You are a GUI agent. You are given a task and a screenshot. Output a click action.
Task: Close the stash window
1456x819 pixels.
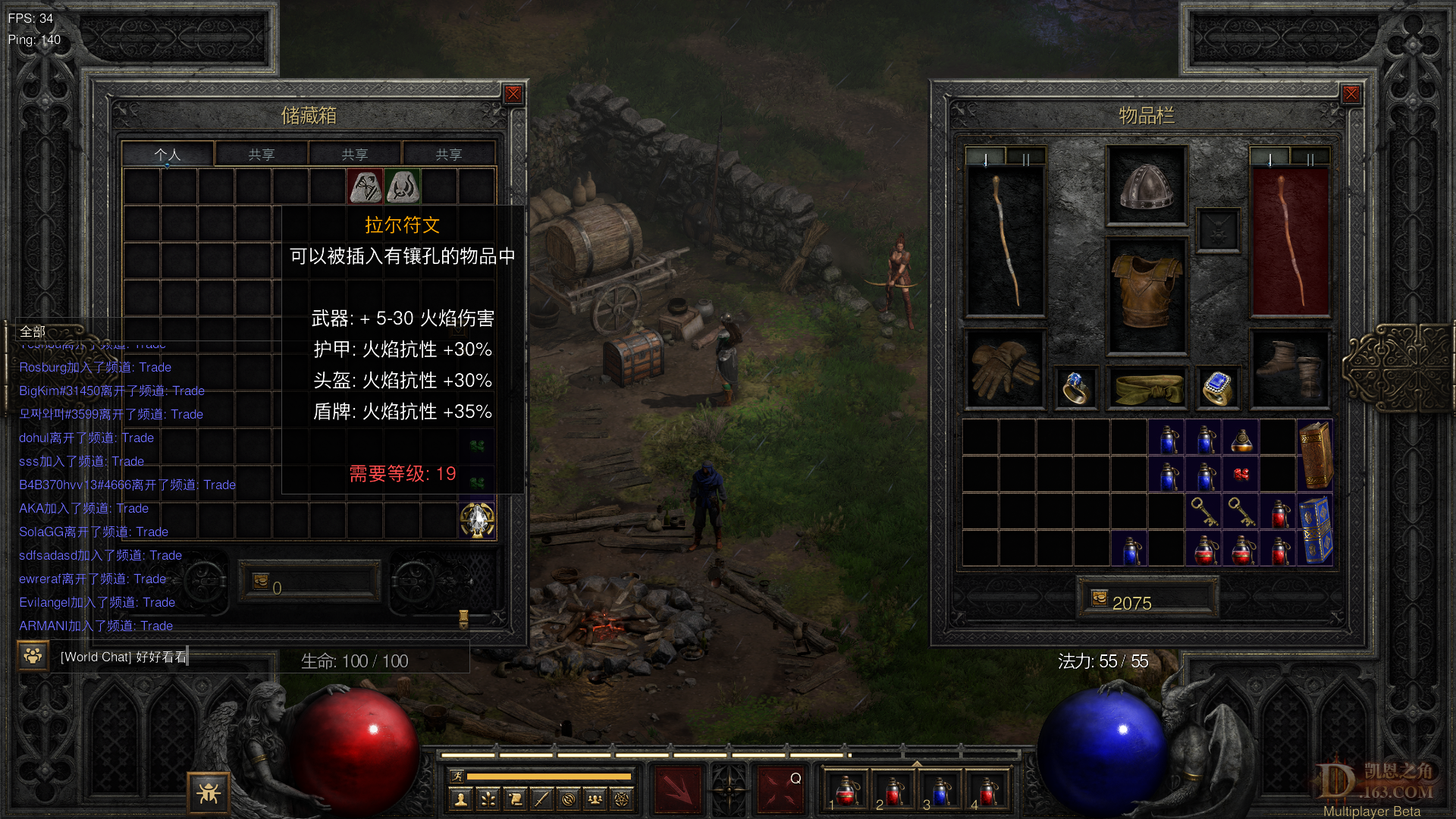coord(513,94)
